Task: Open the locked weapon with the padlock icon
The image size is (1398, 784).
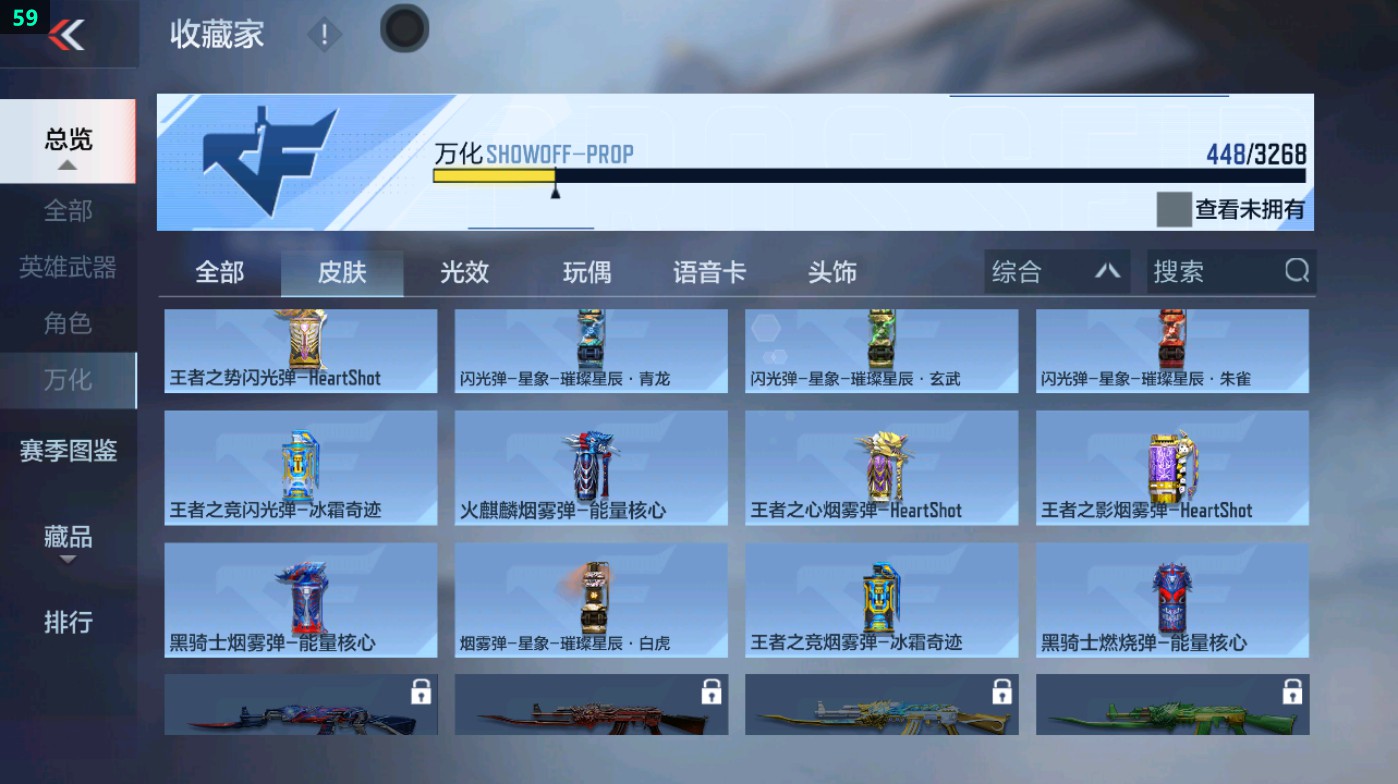Action: pyautogui.click(x=300, y=704)
